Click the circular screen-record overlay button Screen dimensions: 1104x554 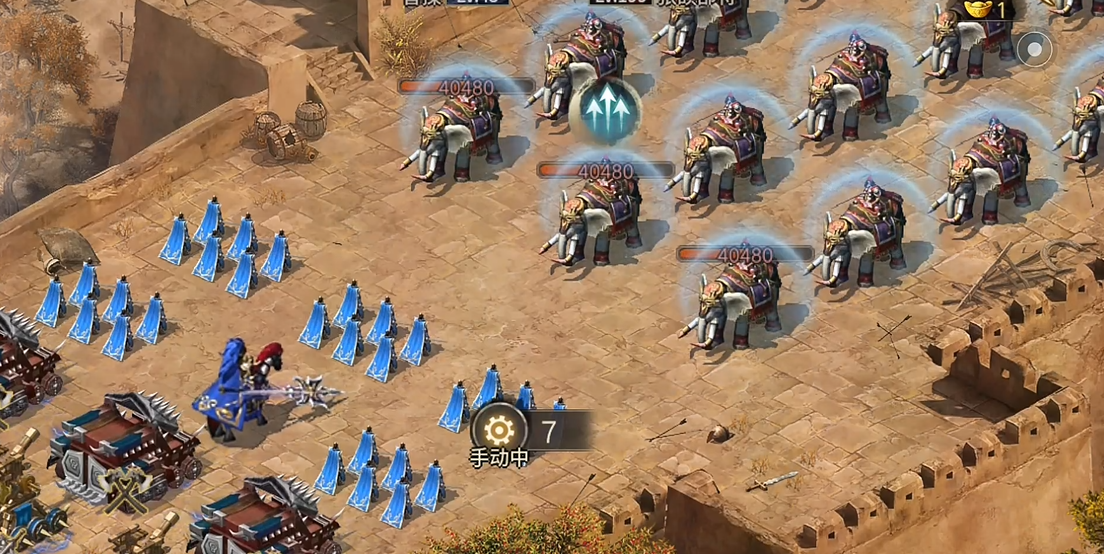click(x=1035, y=48)
